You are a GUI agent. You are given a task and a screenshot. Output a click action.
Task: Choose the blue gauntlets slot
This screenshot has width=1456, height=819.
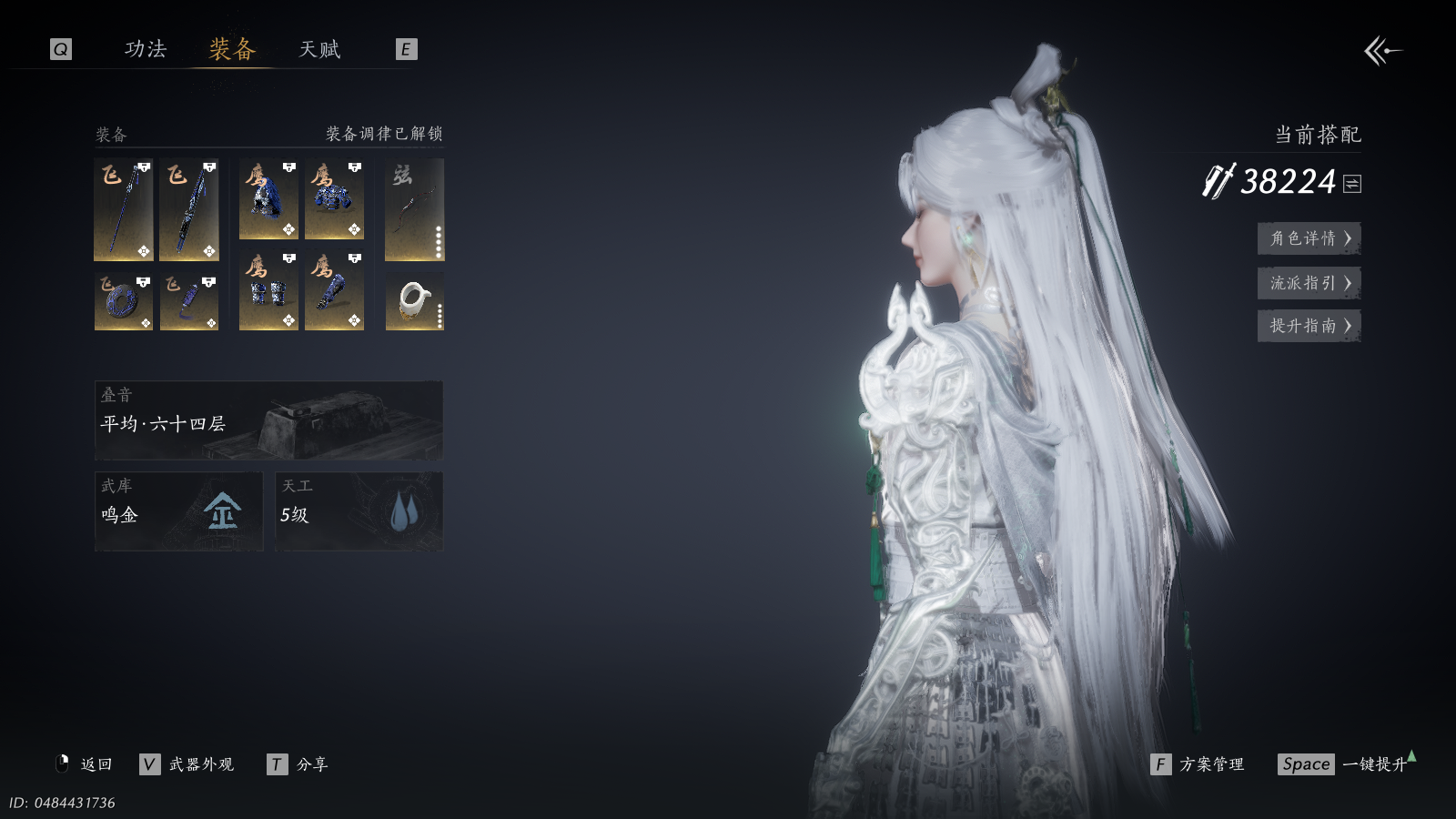[268, 291]
